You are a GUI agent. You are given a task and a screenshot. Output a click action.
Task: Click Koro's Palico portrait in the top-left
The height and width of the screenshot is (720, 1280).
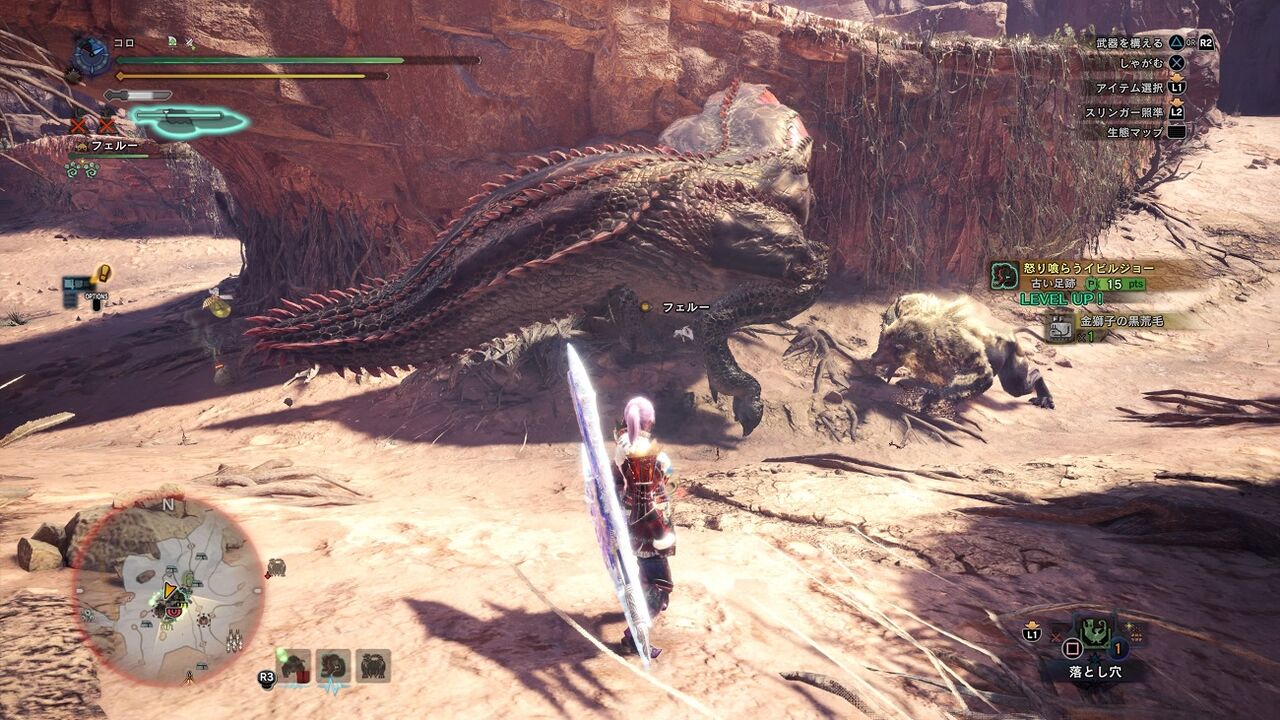91,53
